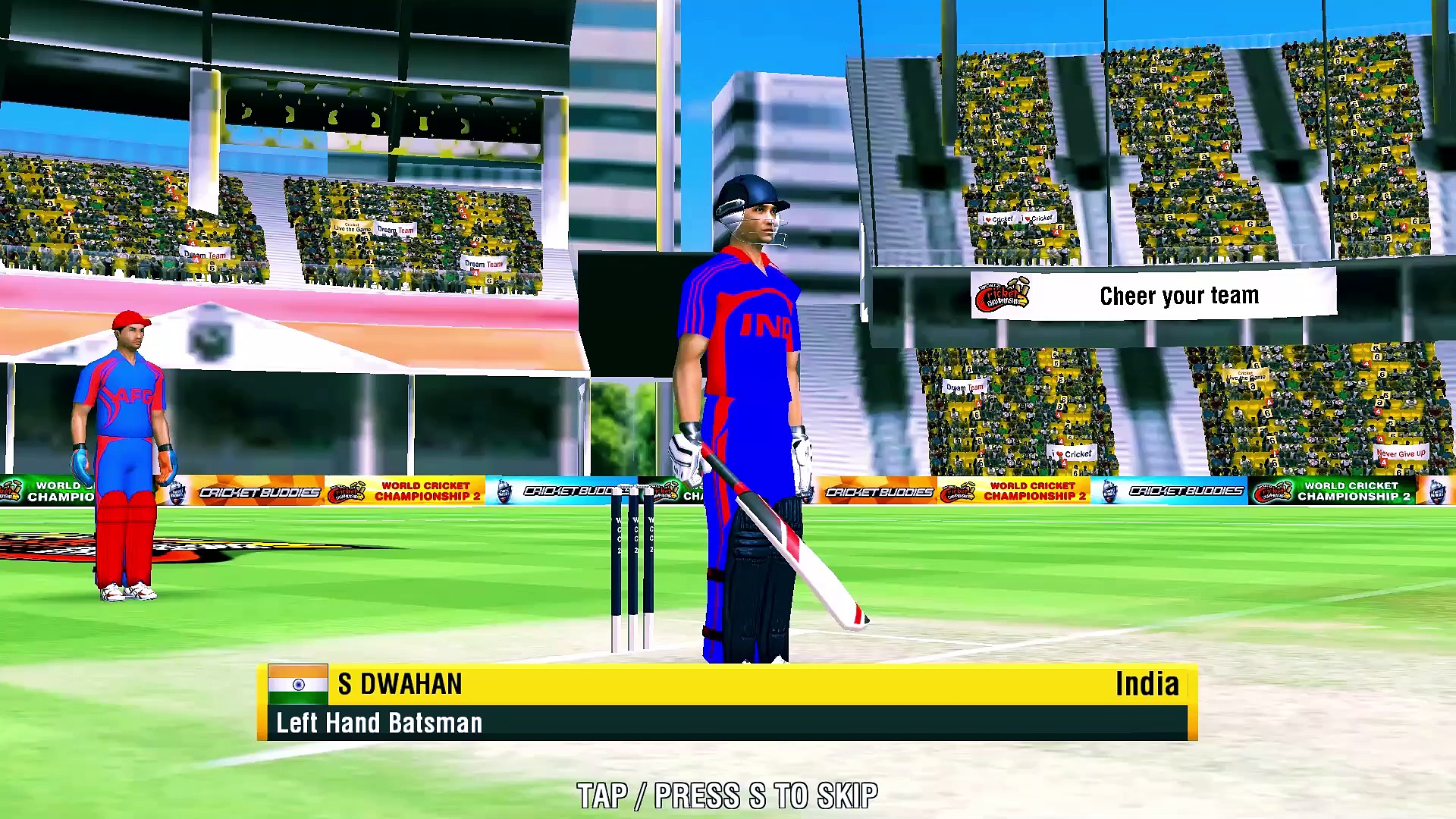Tap the skip intro prompt text

(x=727, y=795)
